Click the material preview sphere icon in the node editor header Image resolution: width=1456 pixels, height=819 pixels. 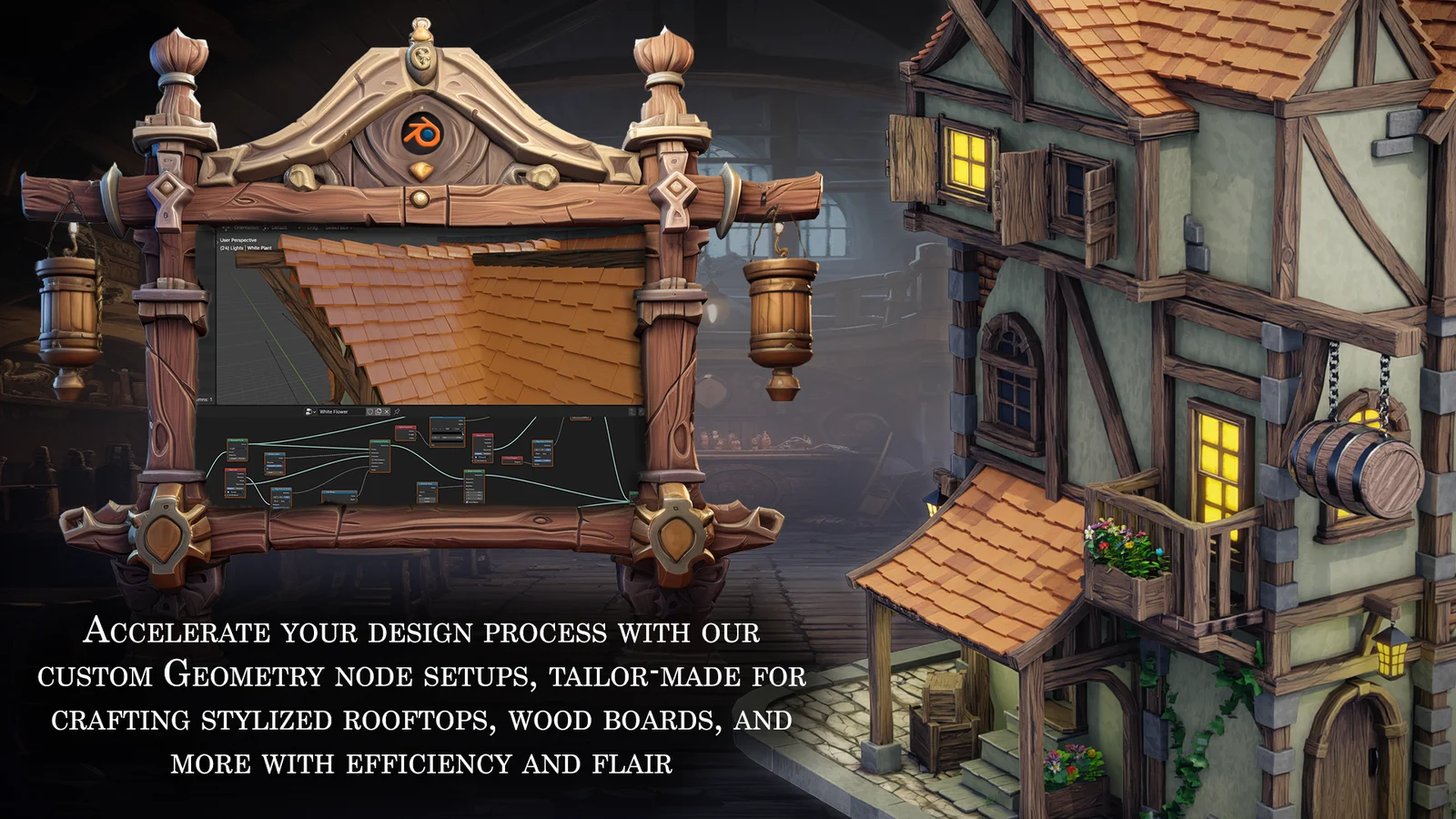308,411
